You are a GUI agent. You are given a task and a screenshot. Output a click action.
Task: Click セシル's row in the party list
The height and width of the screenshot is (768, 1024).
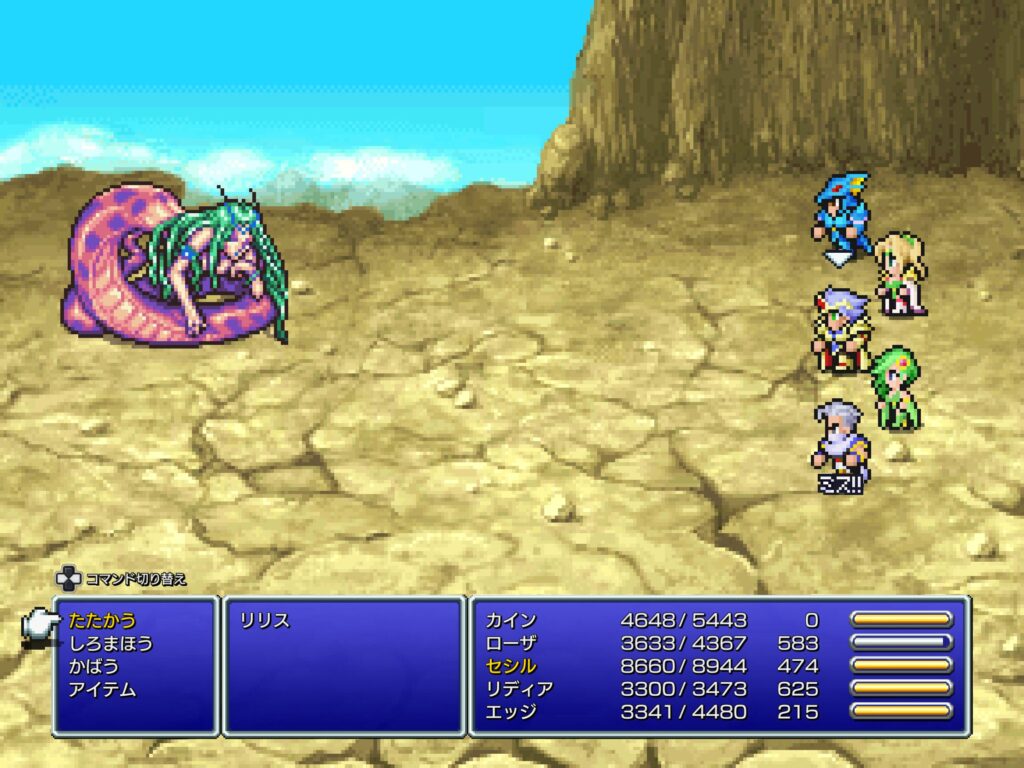click(514, 666)
